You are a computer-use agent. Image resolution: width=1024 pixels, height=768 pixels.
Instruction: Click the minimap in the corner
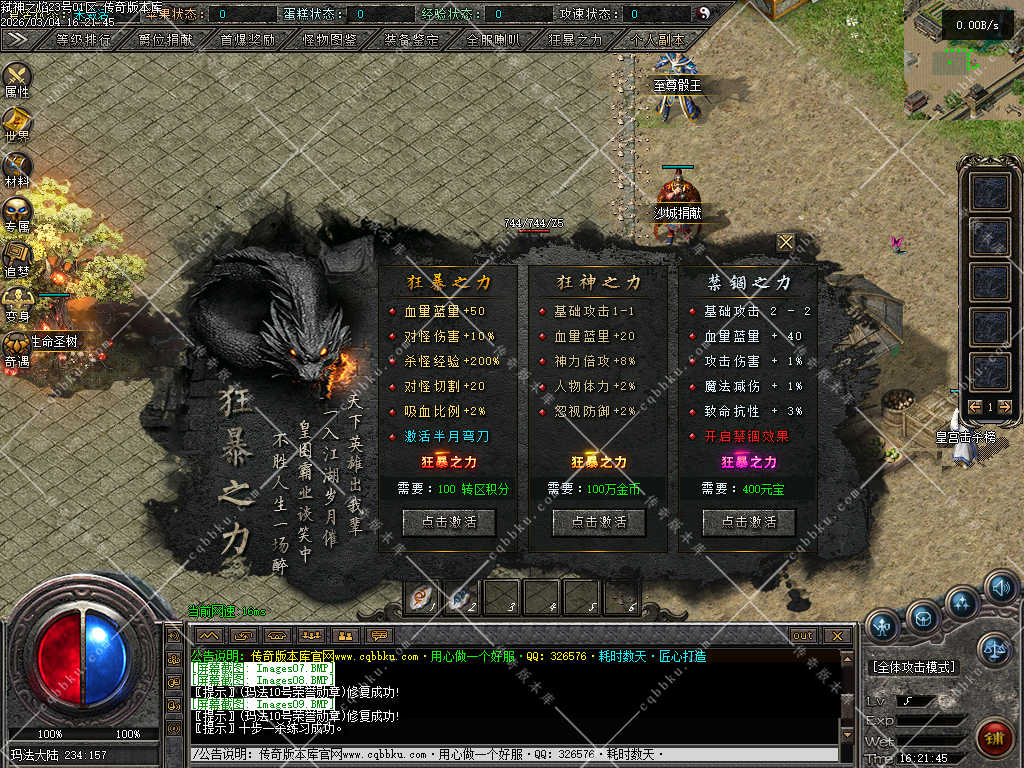click(963, 60)
